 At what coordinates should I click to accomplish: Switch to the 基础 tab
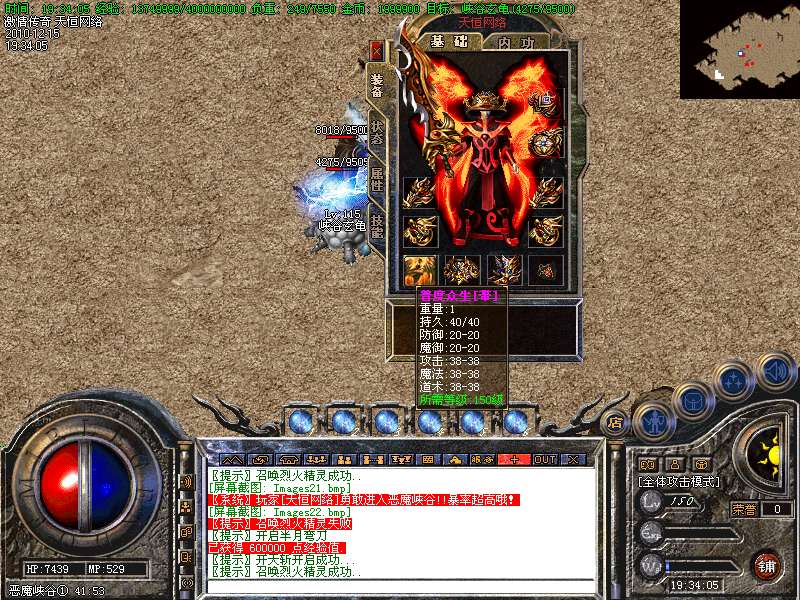click(448, 42)
